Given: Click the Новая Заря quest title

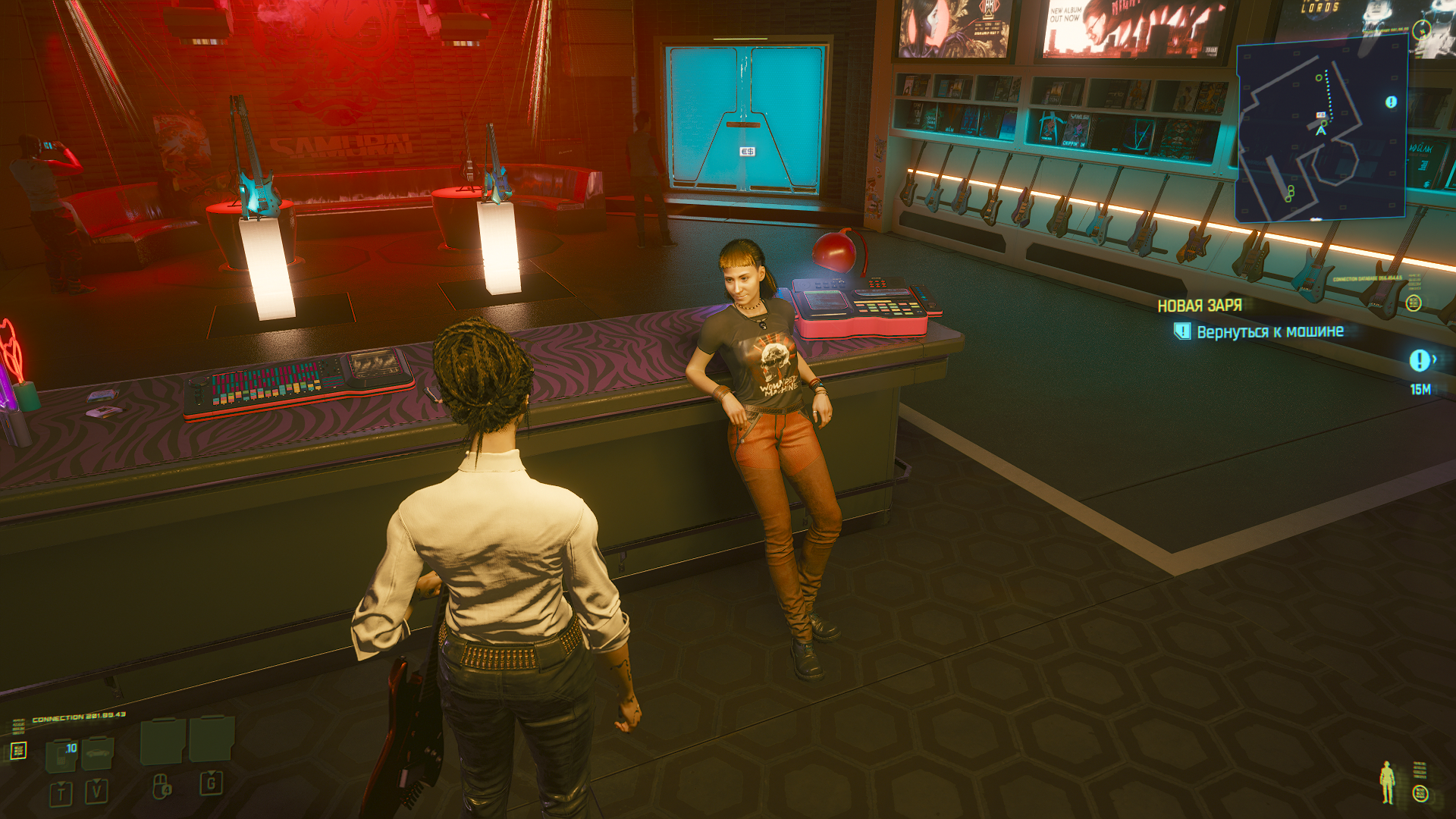Looking at the screenshot, I should (x=1200, y=306).
